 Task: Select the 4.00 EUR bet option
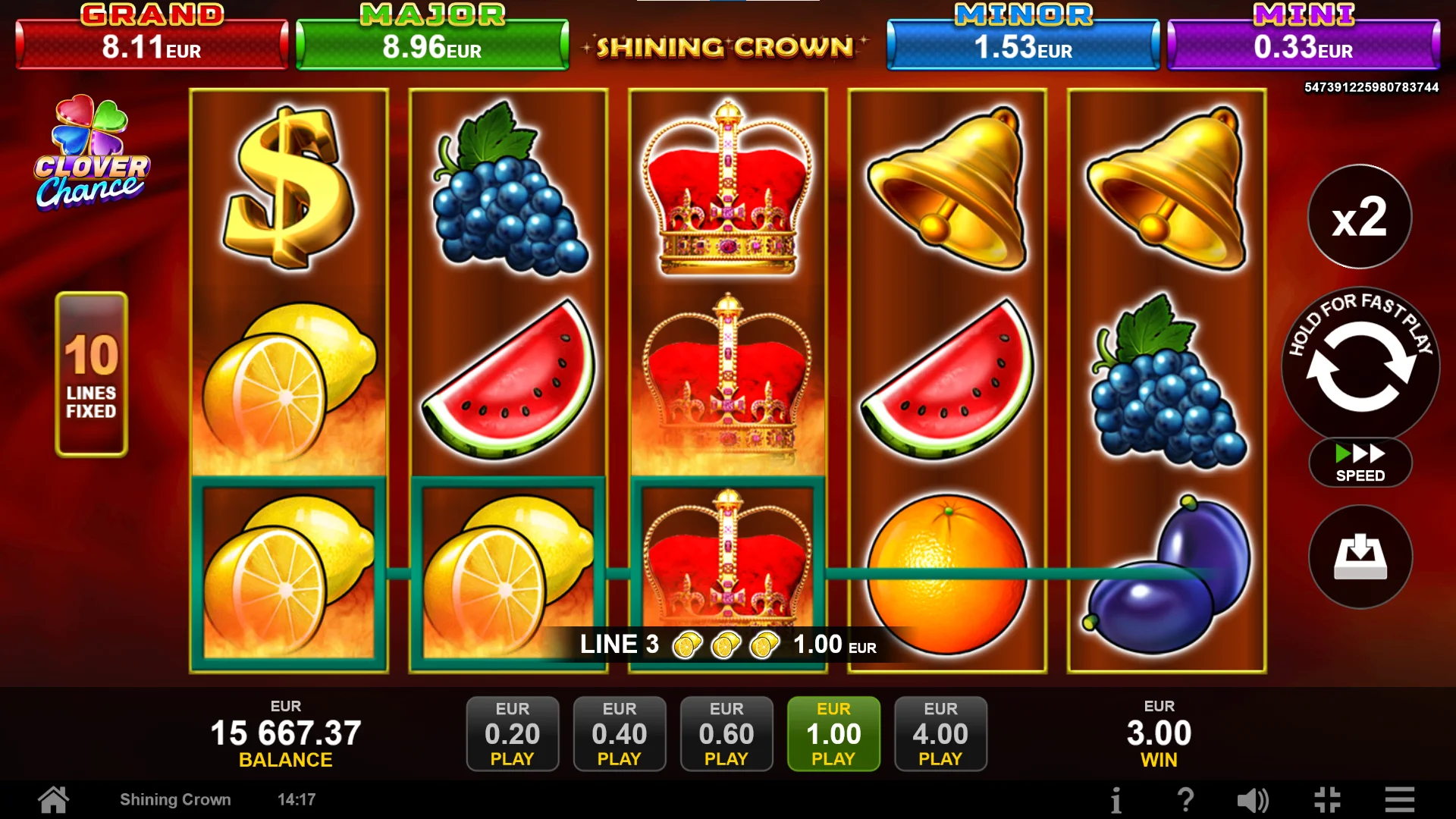click(940, 733)
